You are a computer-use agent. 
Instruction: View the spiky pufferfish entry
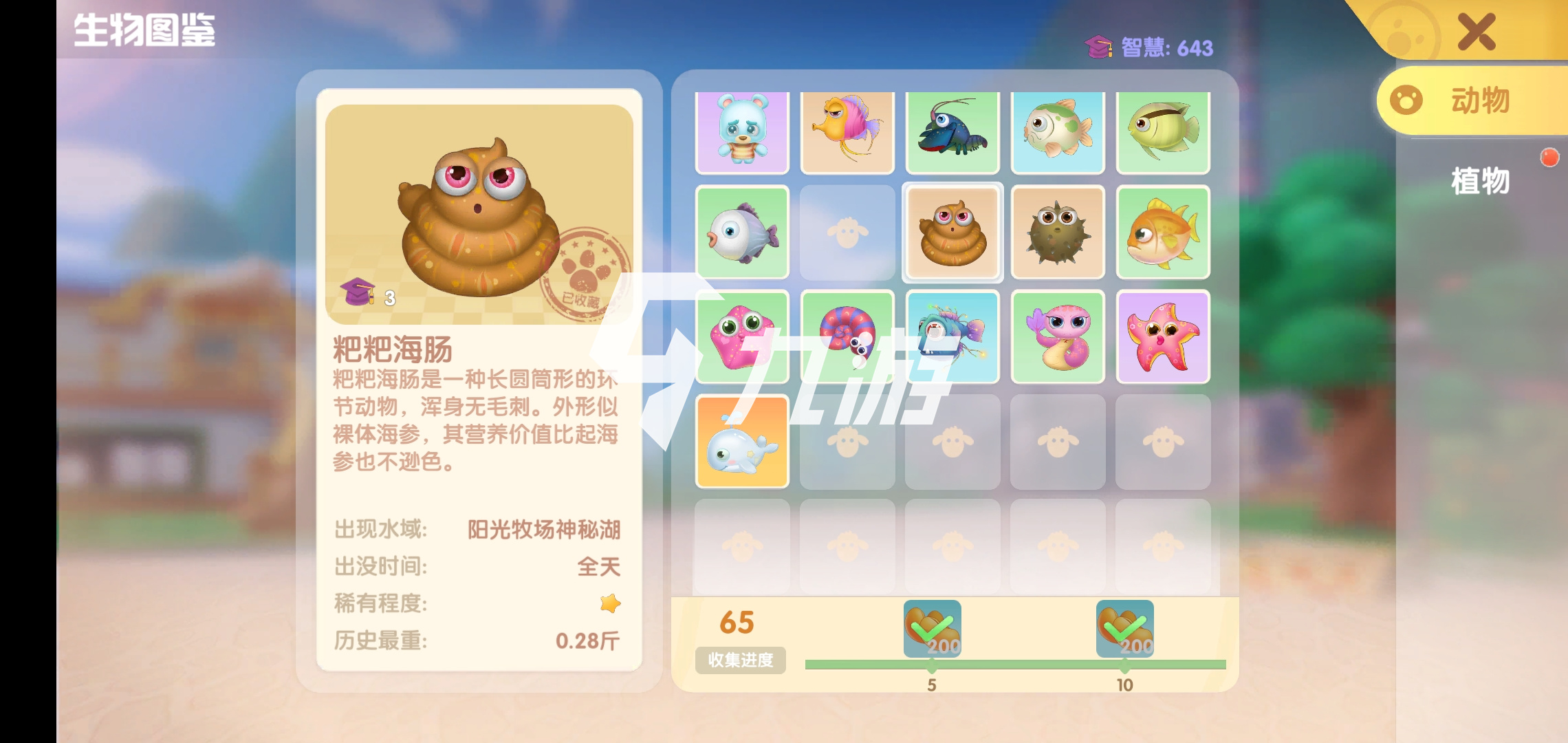pos(1058,233)
